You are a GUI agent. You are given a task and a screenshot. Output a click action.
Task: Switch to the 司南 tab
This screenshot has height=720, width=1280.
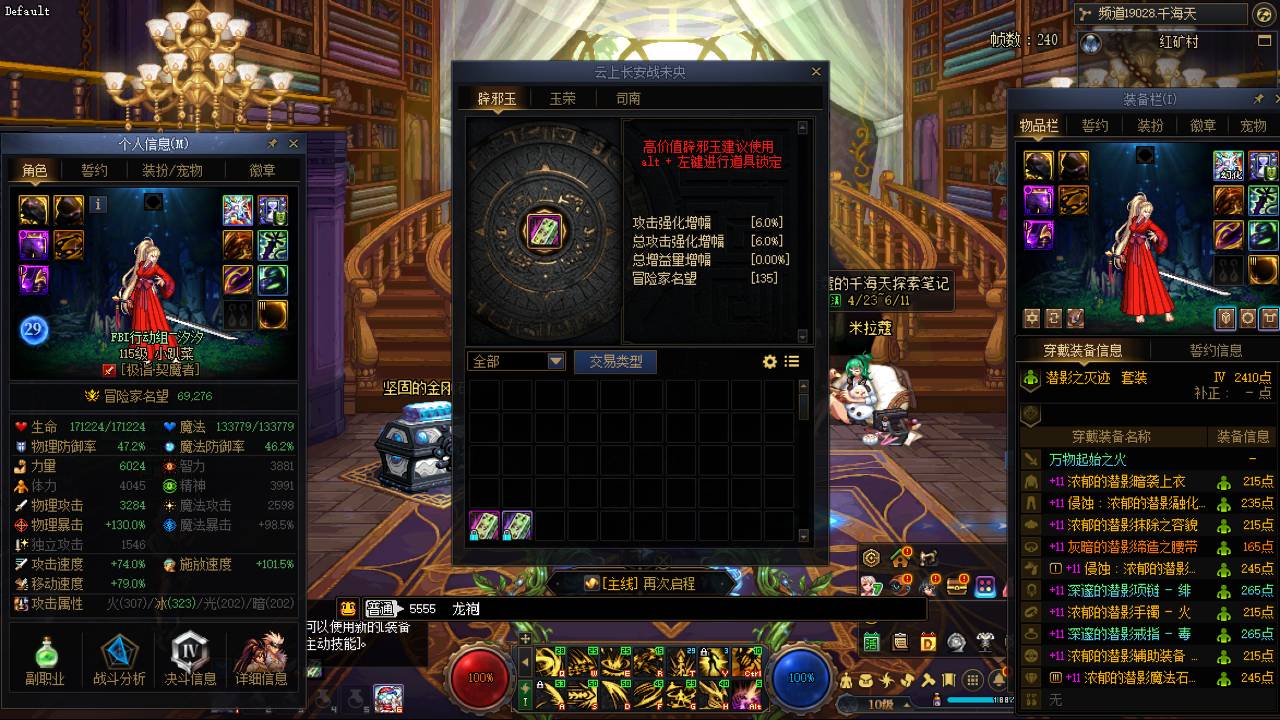click(628, 98)
